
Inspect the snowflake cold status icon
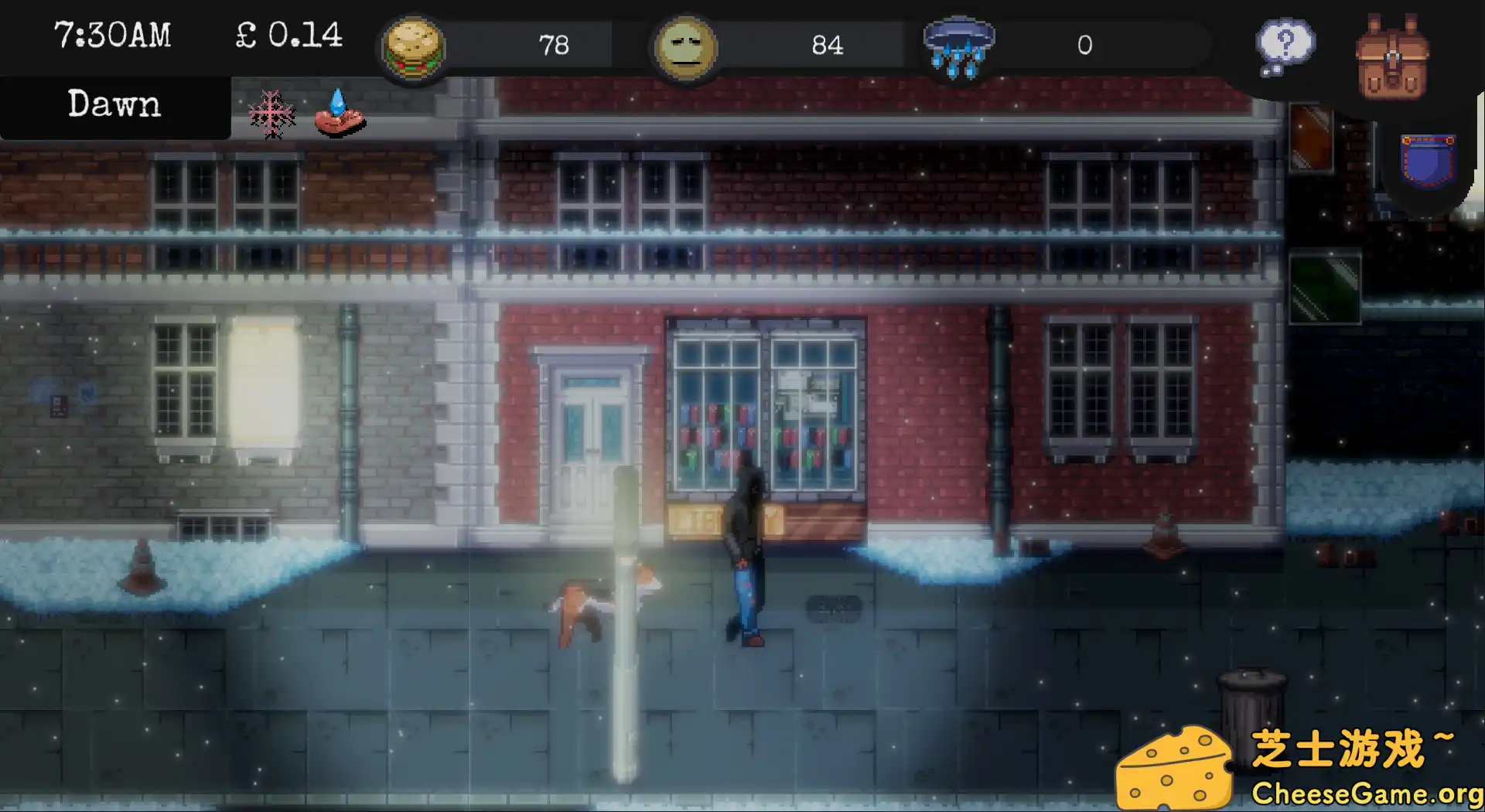272,112
